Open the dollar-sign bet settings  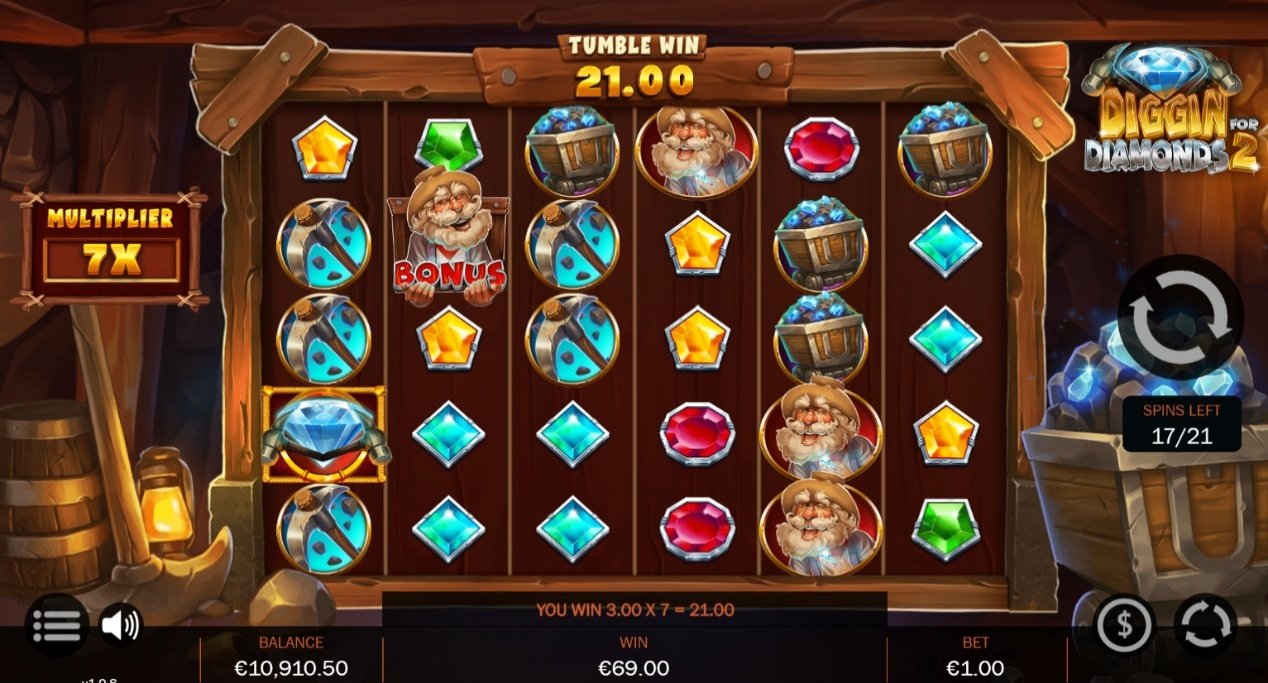tap(1125, 625)
